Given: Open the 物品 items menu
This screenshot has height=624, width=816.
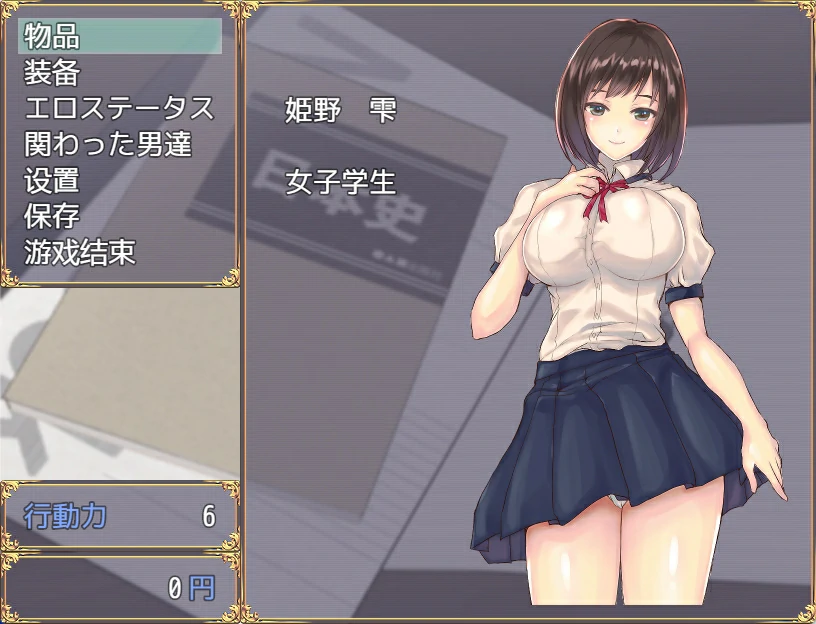Looking at the screenshot, I should pyautogui.click(x=52, y=37).
